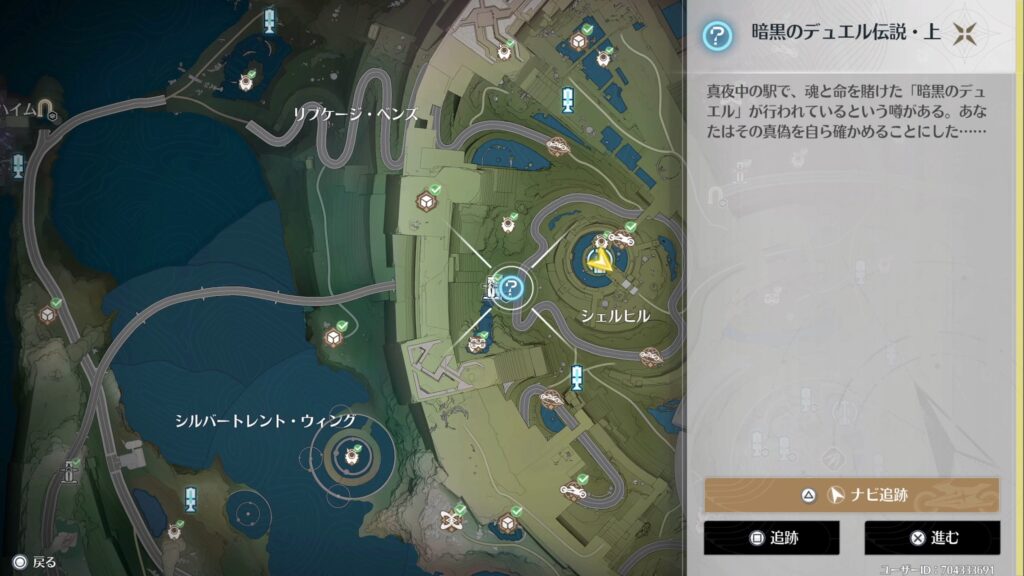Activate the ナビ追跡 navigation tracking button

coord(851,495)
